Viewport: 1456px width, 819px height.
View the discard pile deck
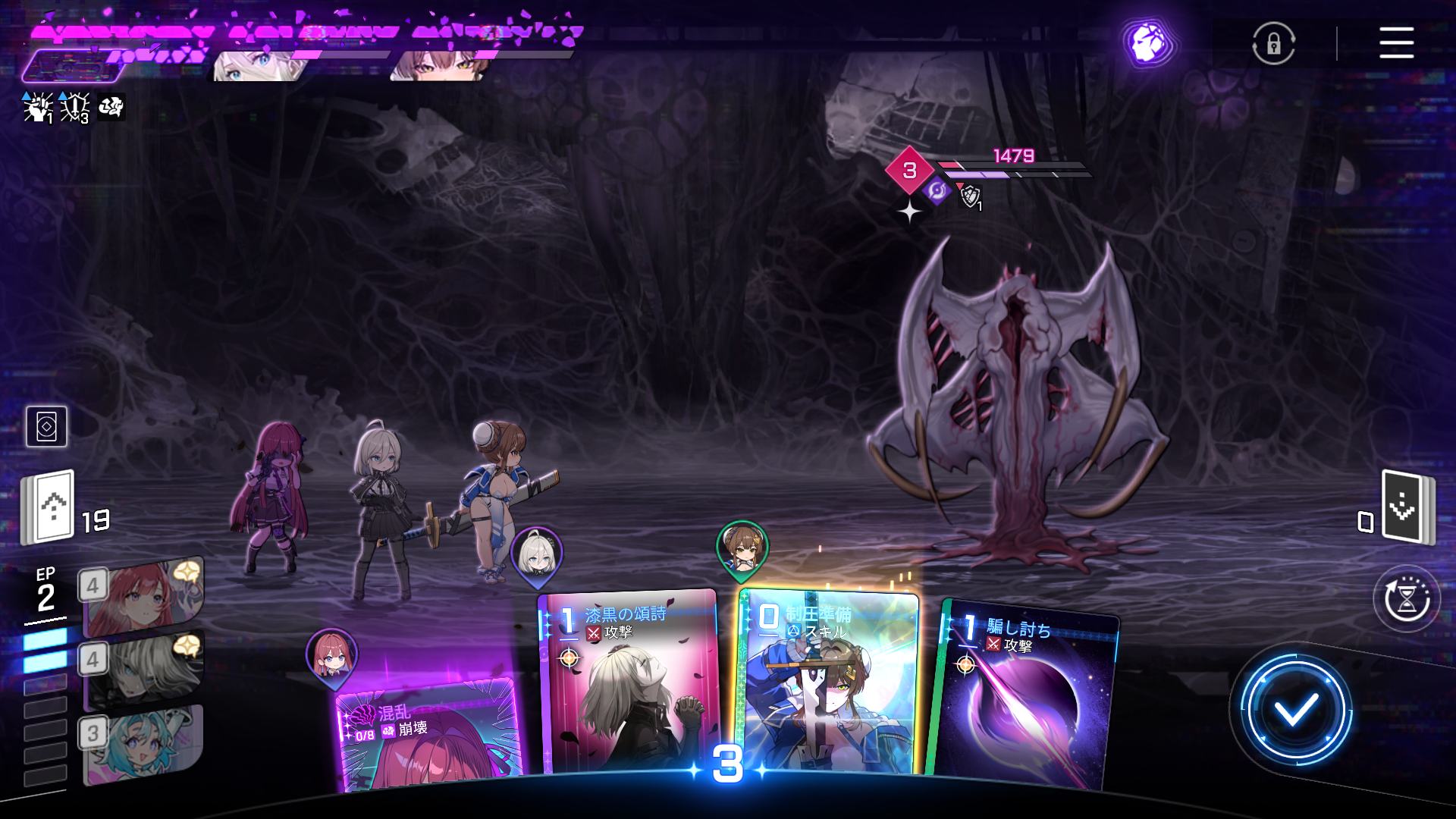tap(1407, 507)
